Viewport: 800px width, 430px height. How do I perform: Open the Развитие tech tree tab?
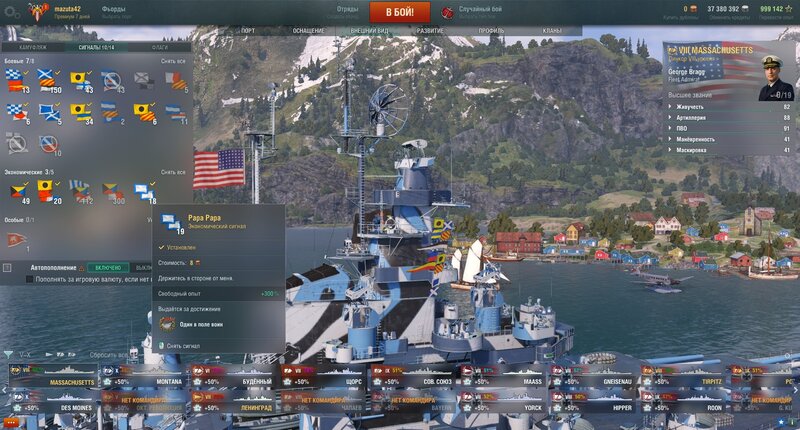point(430,31)
